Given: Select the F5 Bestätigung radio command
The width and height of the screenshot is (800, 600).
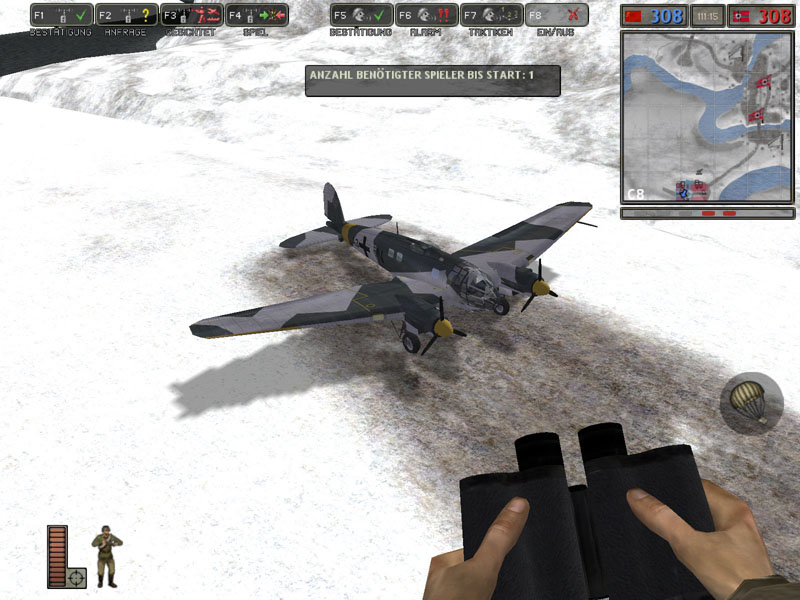Looking at the screenshot, I should 361,15.
